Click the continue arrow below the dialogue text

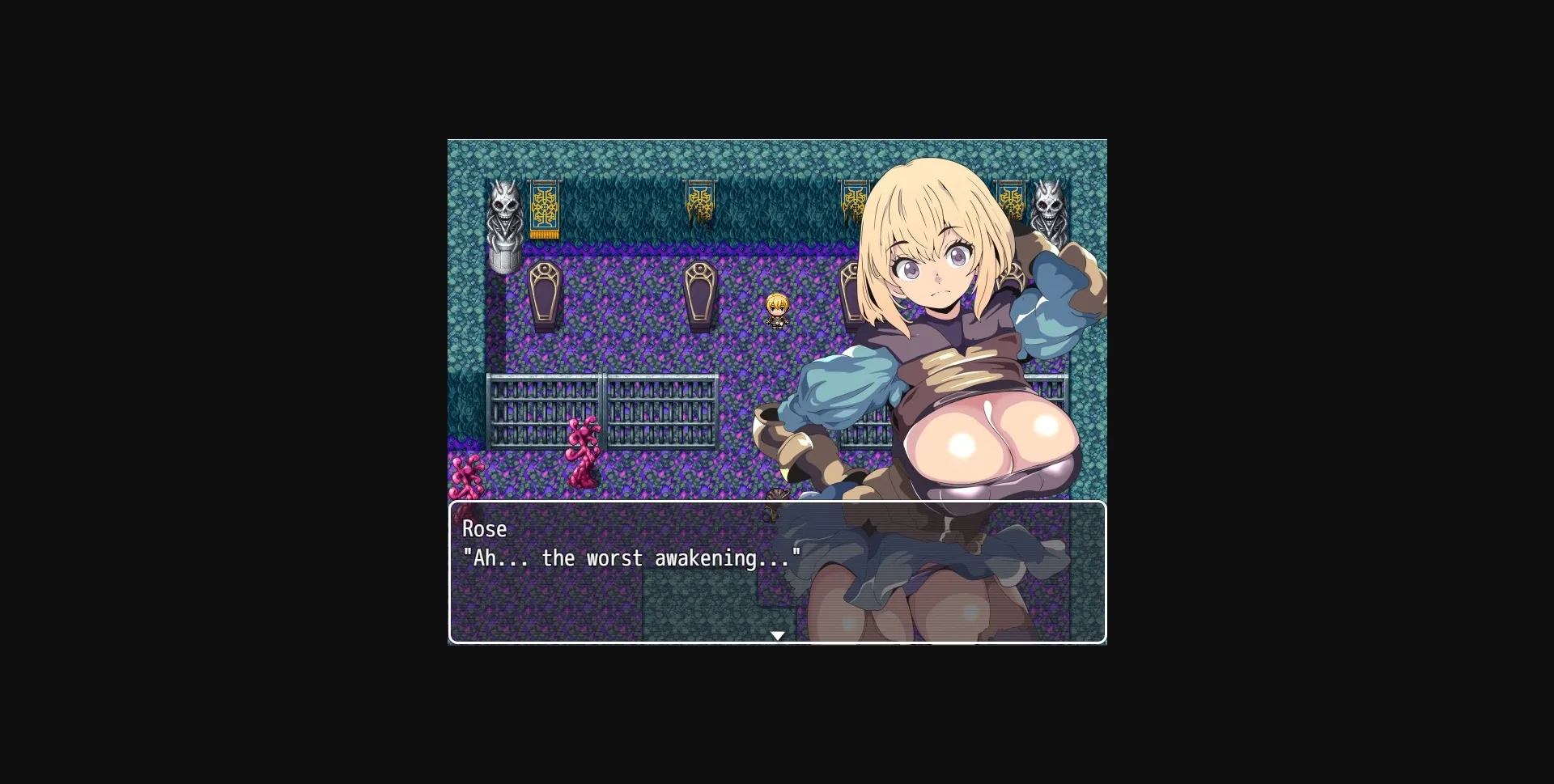[x=778, y=635]
